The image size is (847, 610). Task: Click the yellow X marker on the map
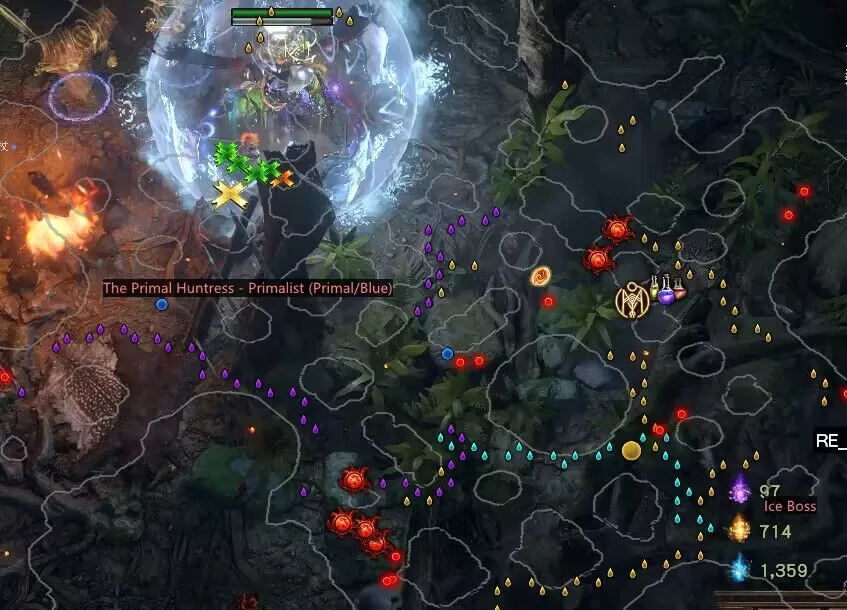coord(231,194)
